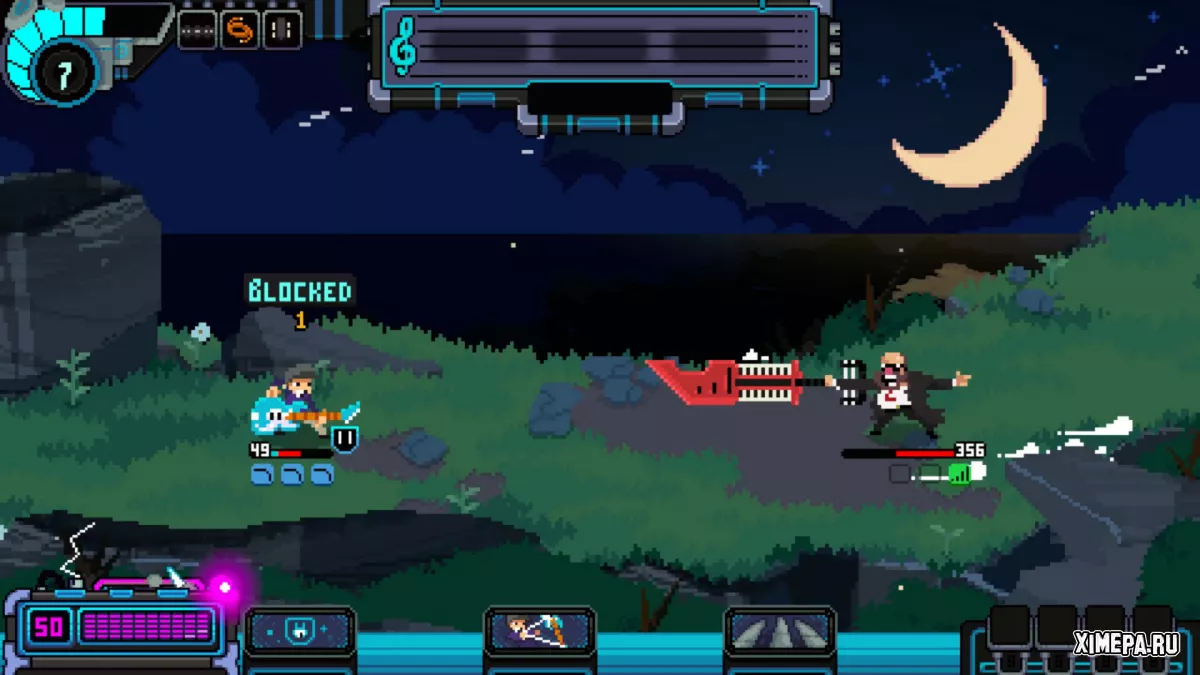1200x675 pixels.
Task: Click the enemy's green signal bars status icon
Action: tap(960, 473)
